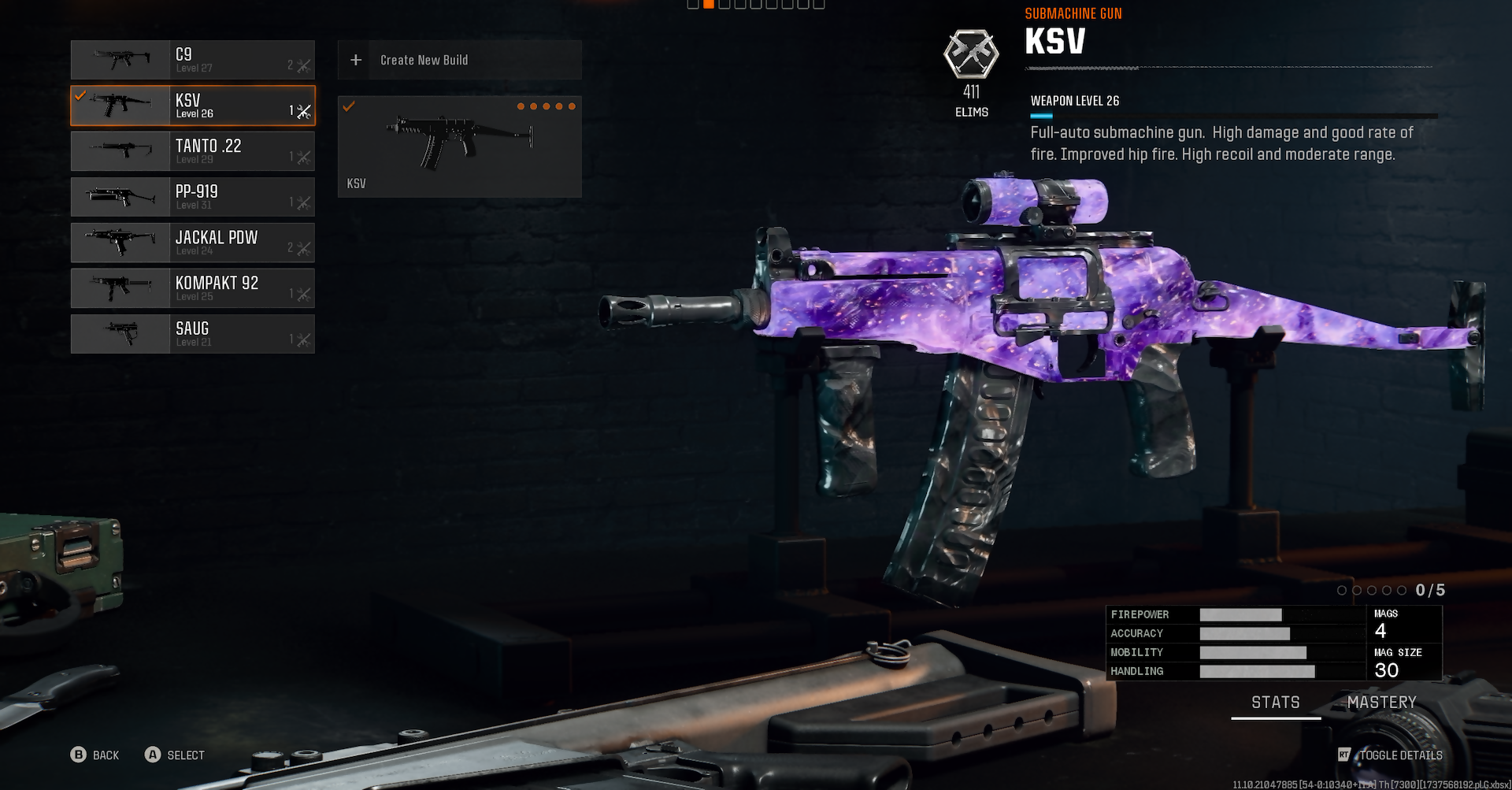This screenshot has width=1512, height=790.
Task: Select the KOMPAKT 92 weapon
Action: click(193, 288)
